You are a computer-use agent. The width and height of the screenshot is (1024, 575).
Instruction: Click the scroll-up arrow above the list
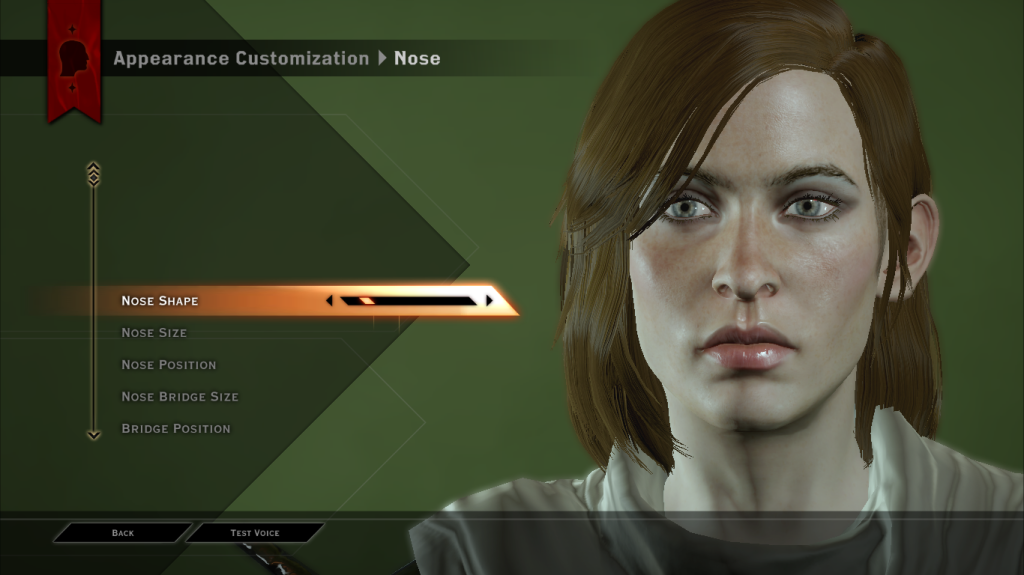coord(94,173)
